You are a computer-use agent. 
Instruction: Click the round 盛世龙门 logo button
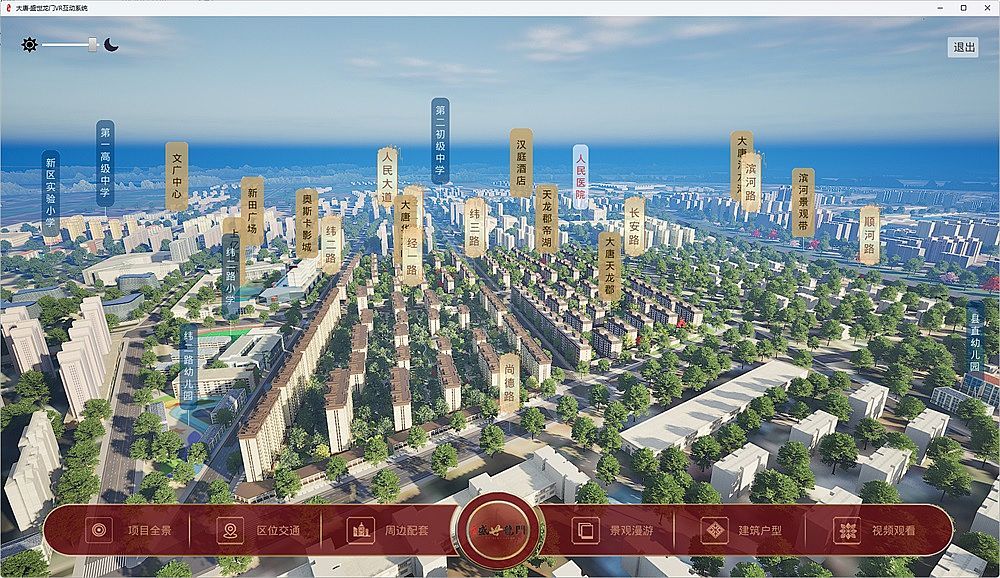[500, 530]
